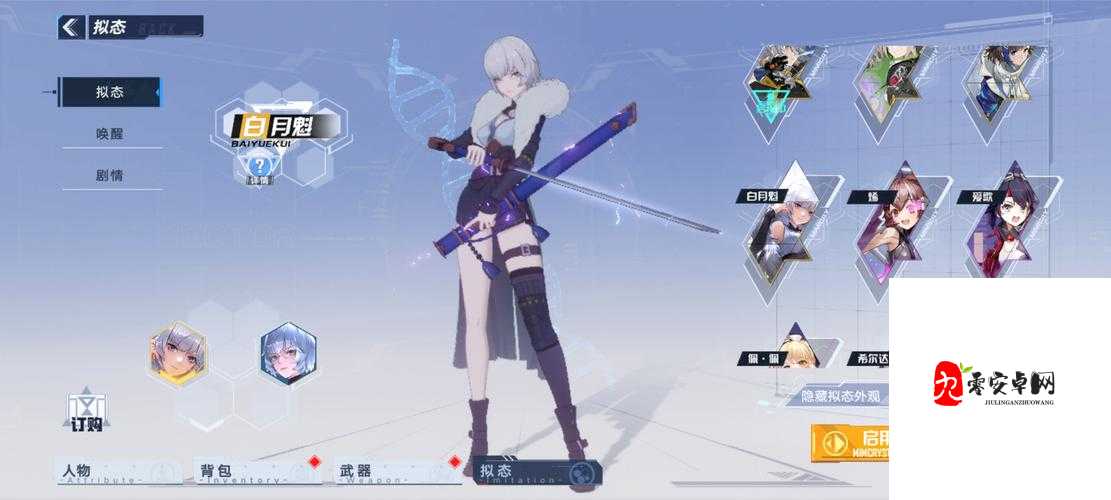Switch to the 拟态 Imitation tab
Image resolution: width=1111 pixels, height=500 pixels.
click(x=537, y=472)
